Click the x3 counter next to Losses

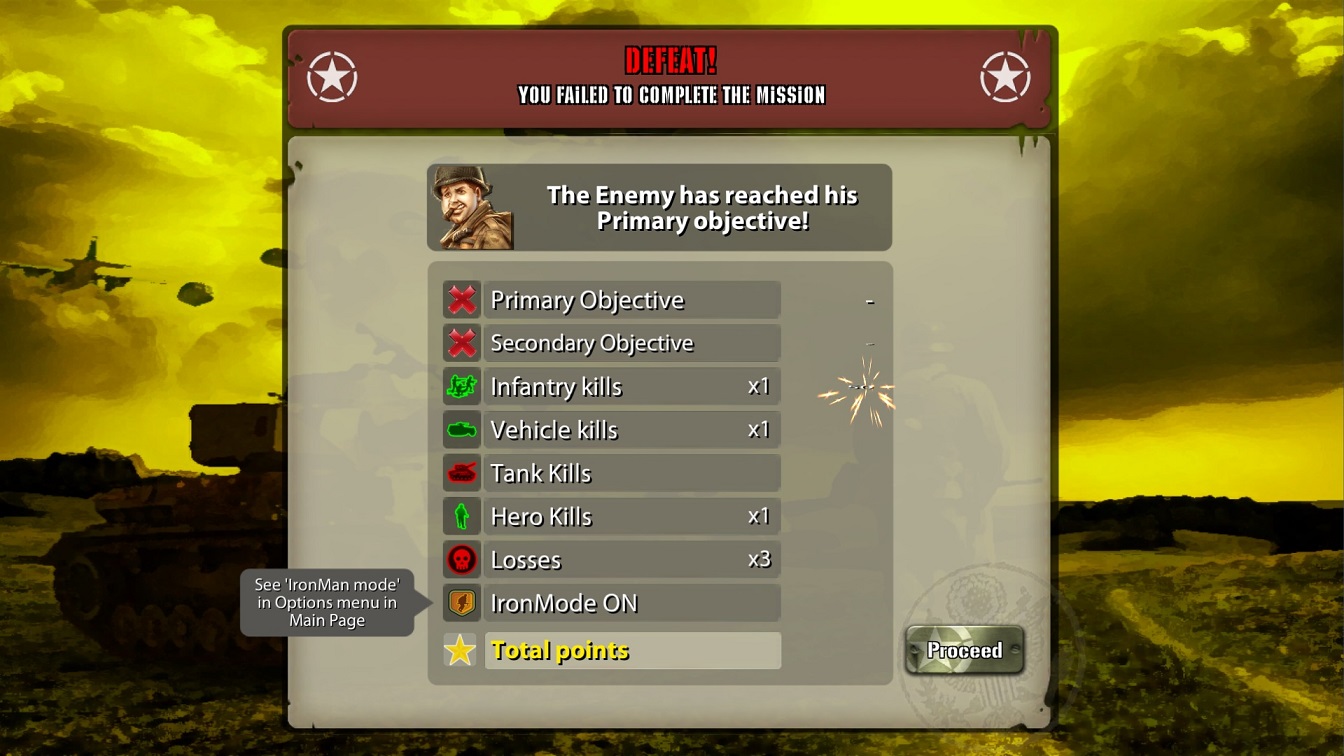point(758,559)
